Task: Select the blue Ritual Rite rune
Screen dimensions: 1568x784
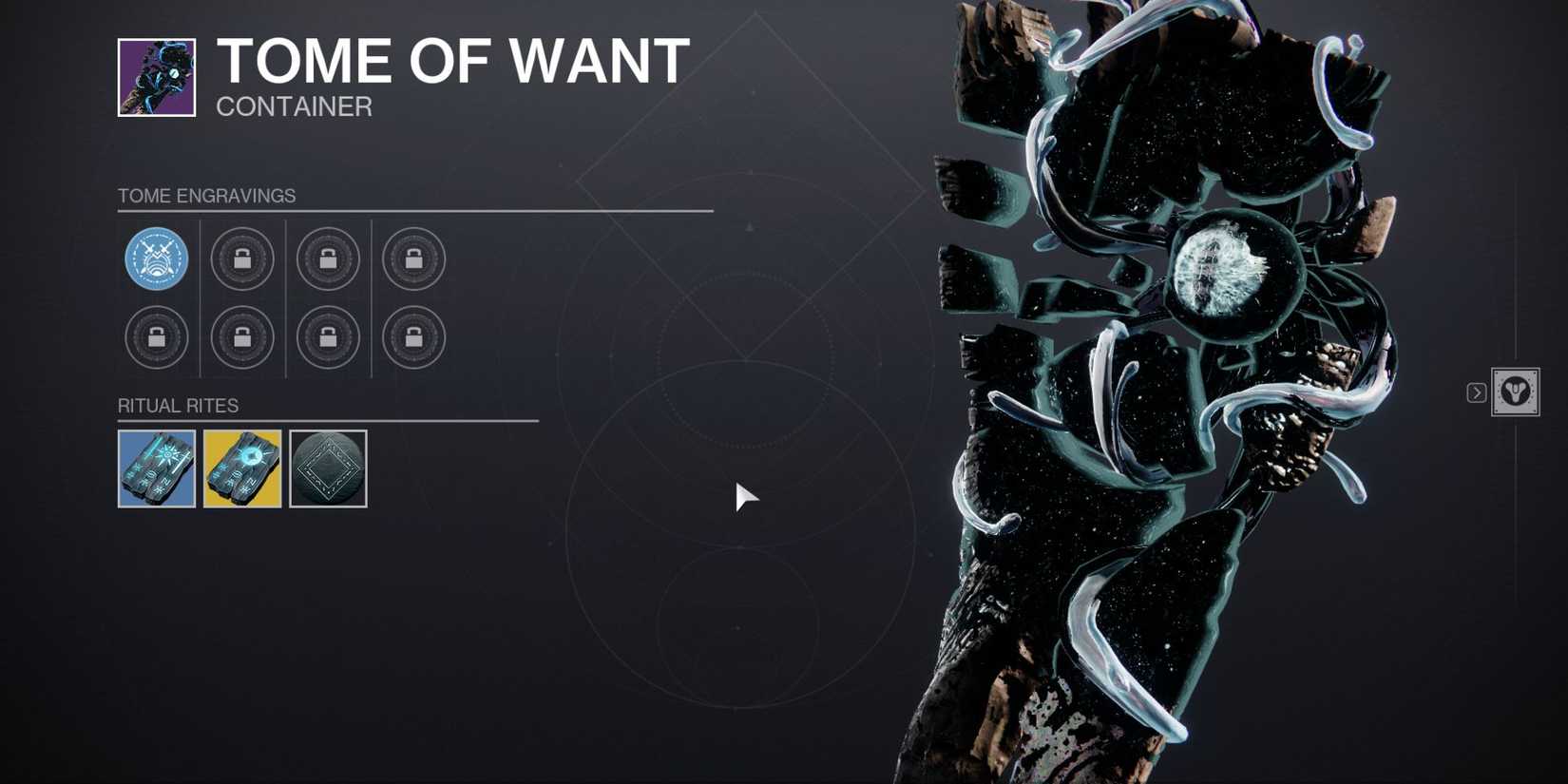Action: pyautogui.click(x=156, y=469)
